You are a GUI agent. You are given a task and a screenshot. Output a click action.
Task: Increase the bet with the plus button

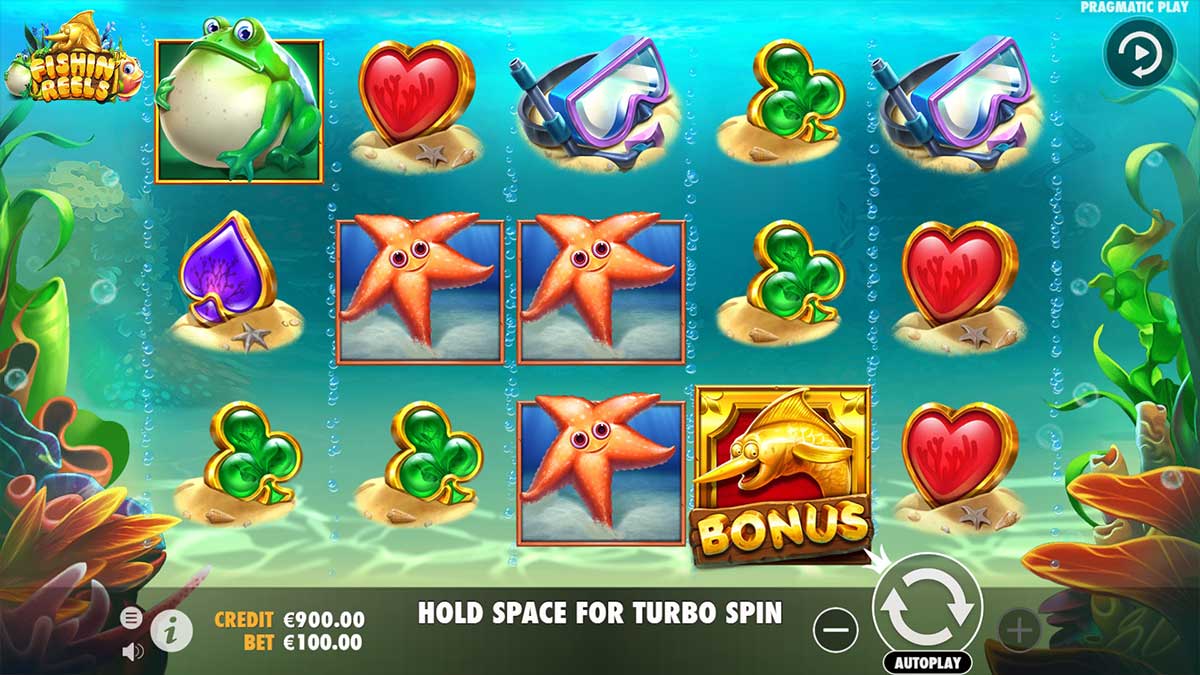(x=1019, y=631)
